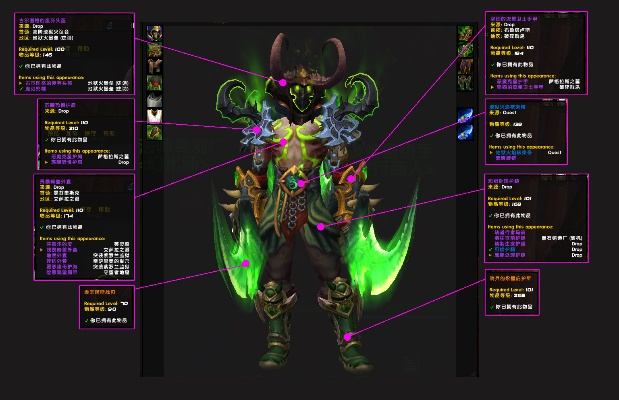This screenshot has width=619, height=400.
Task: Select the boots appearance slot
Action: click(465, 83)
